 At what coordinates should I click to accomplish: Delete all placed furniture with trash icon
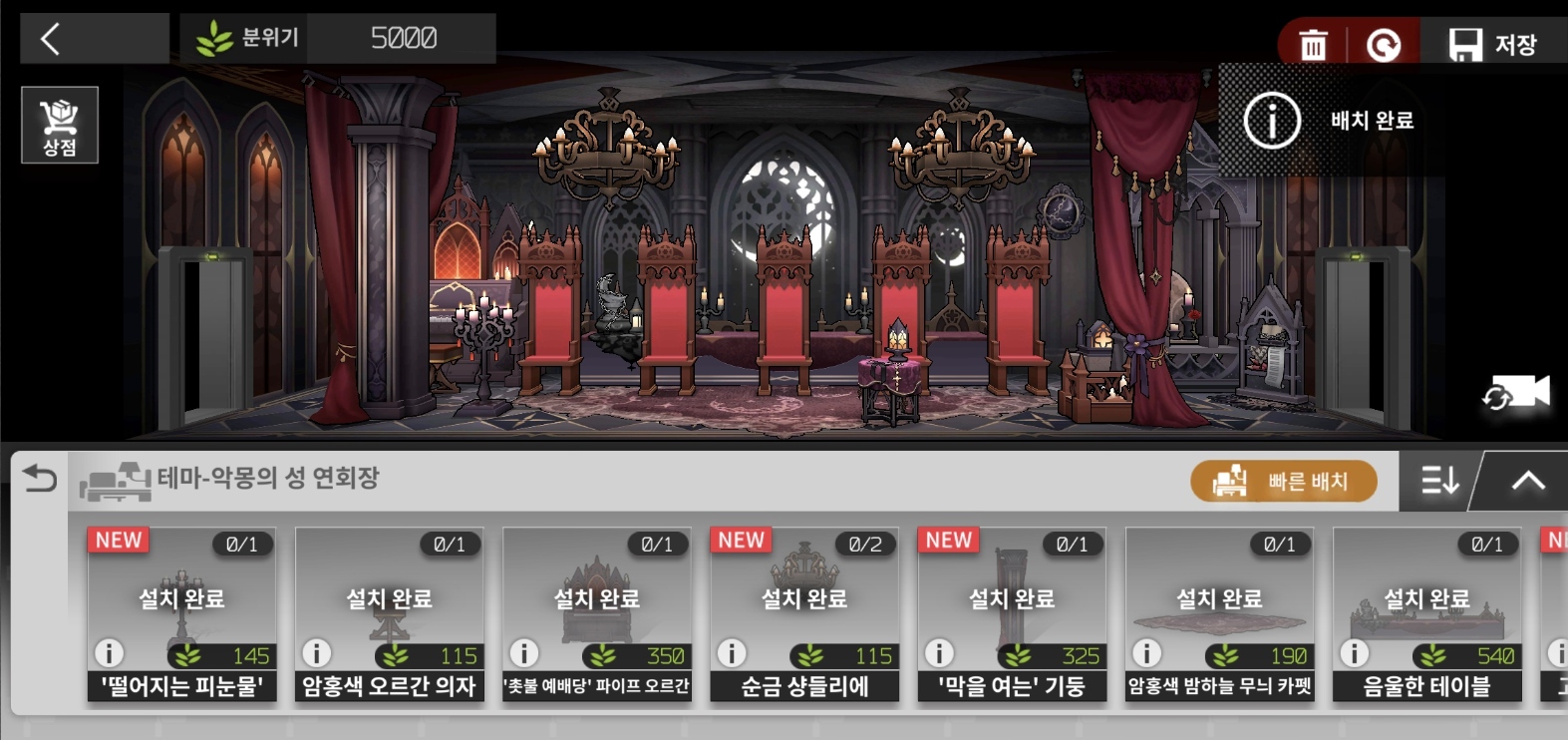pos(1313,45)
